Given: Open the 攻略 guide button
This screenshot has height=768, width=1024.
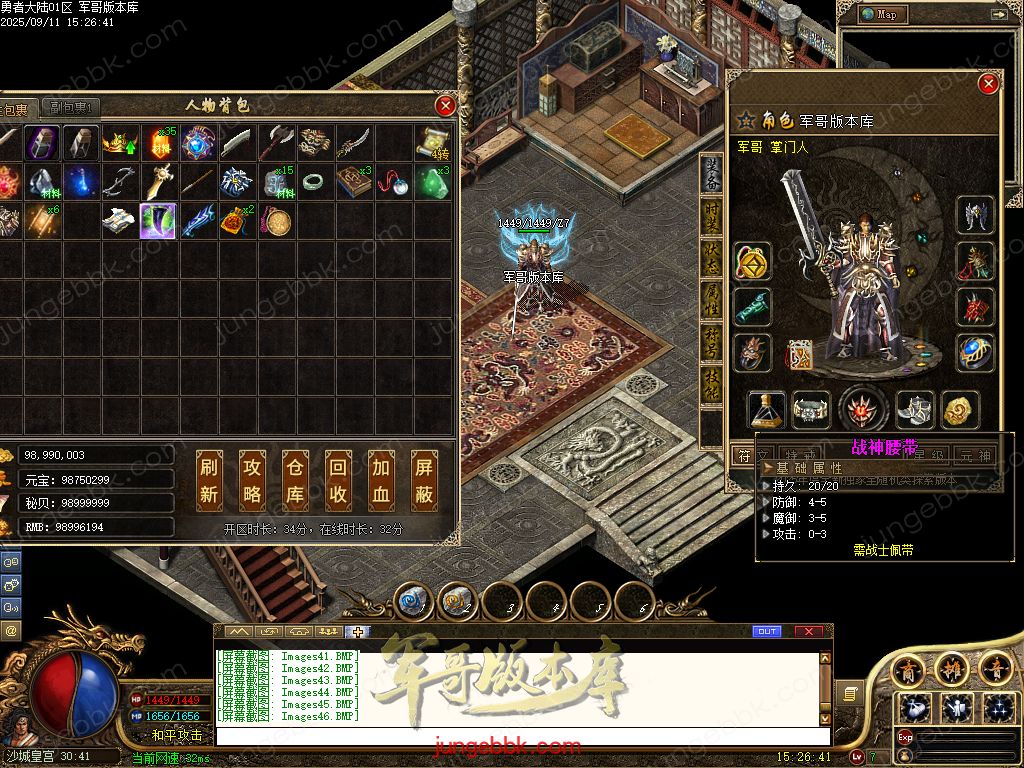Looking at the screenshot, I should pyautogui.click(x=252, y=479).
